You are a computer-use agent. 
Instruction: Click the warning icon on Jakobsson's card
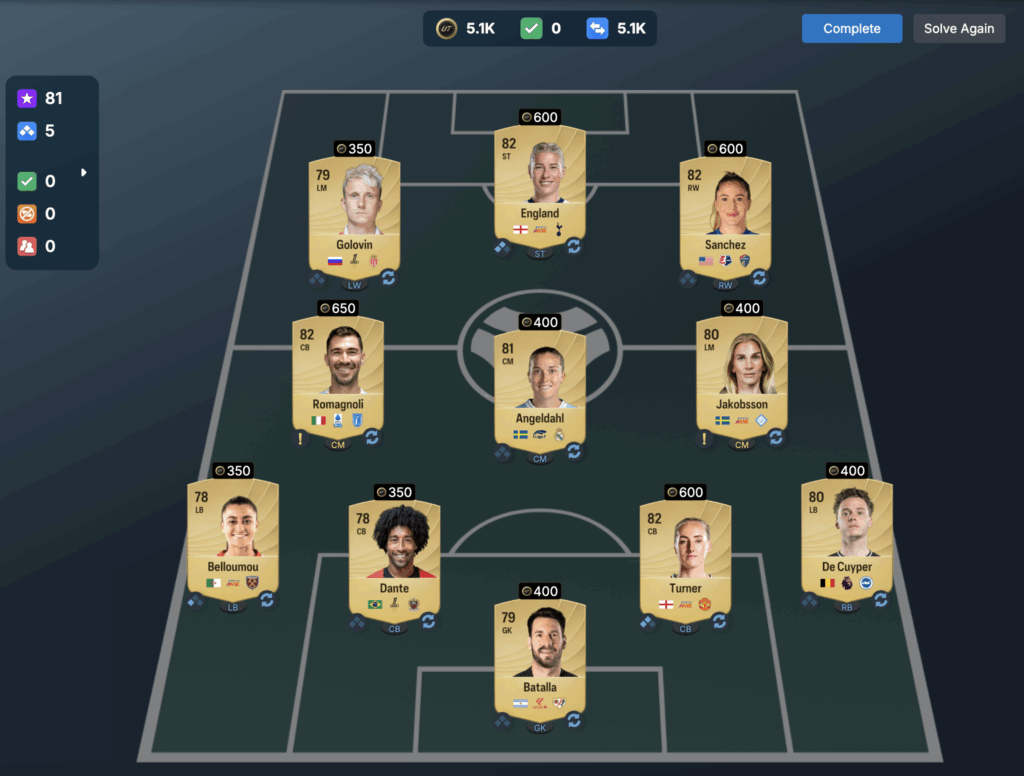[x=704, y=437]
